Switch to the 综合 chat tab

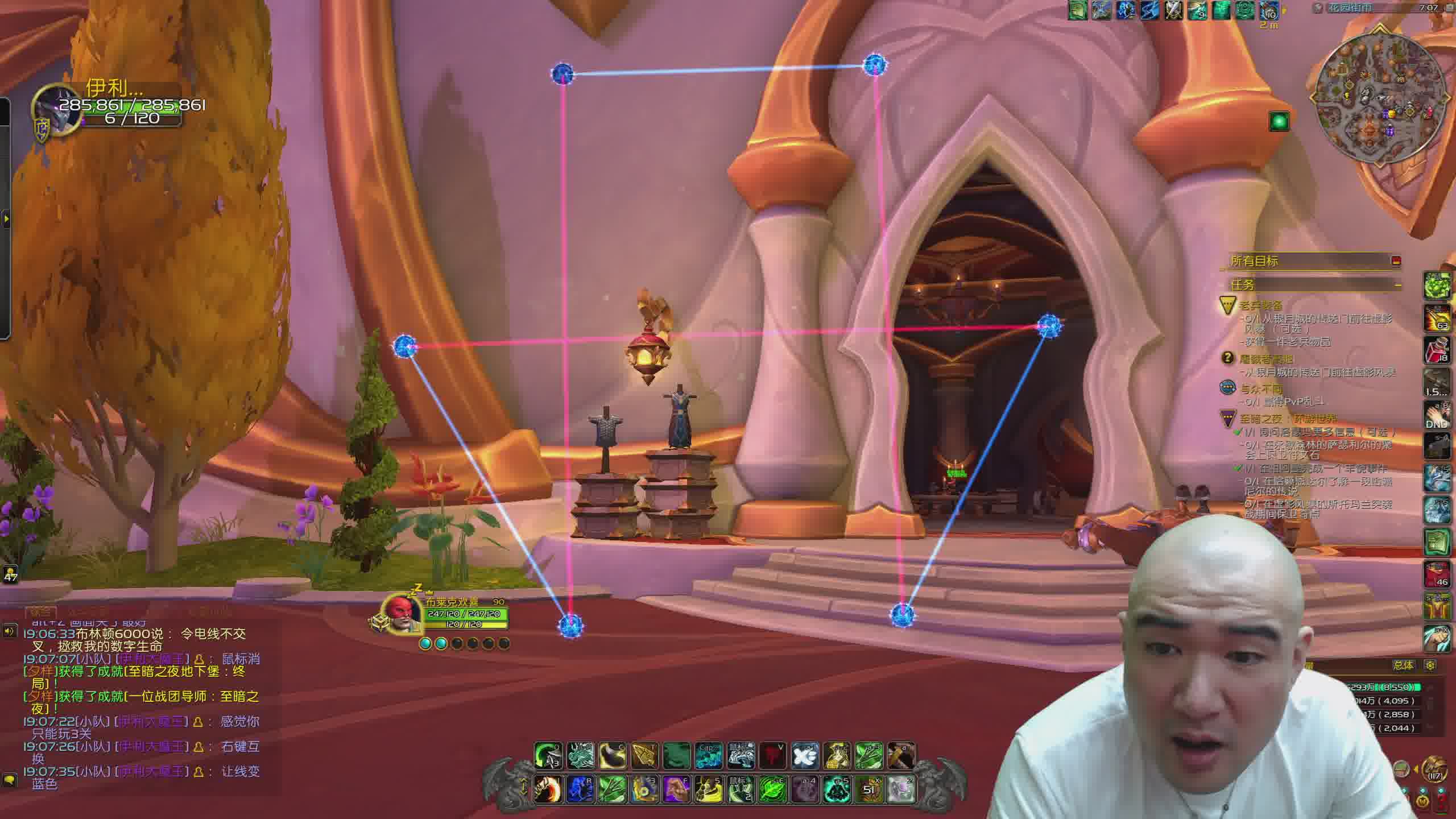point(40,612)
